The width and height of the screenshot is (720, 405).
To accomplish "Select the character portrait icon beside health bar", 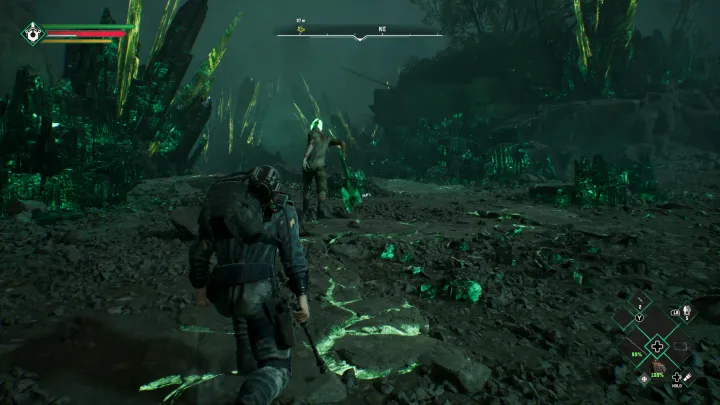I will (33, 33).
